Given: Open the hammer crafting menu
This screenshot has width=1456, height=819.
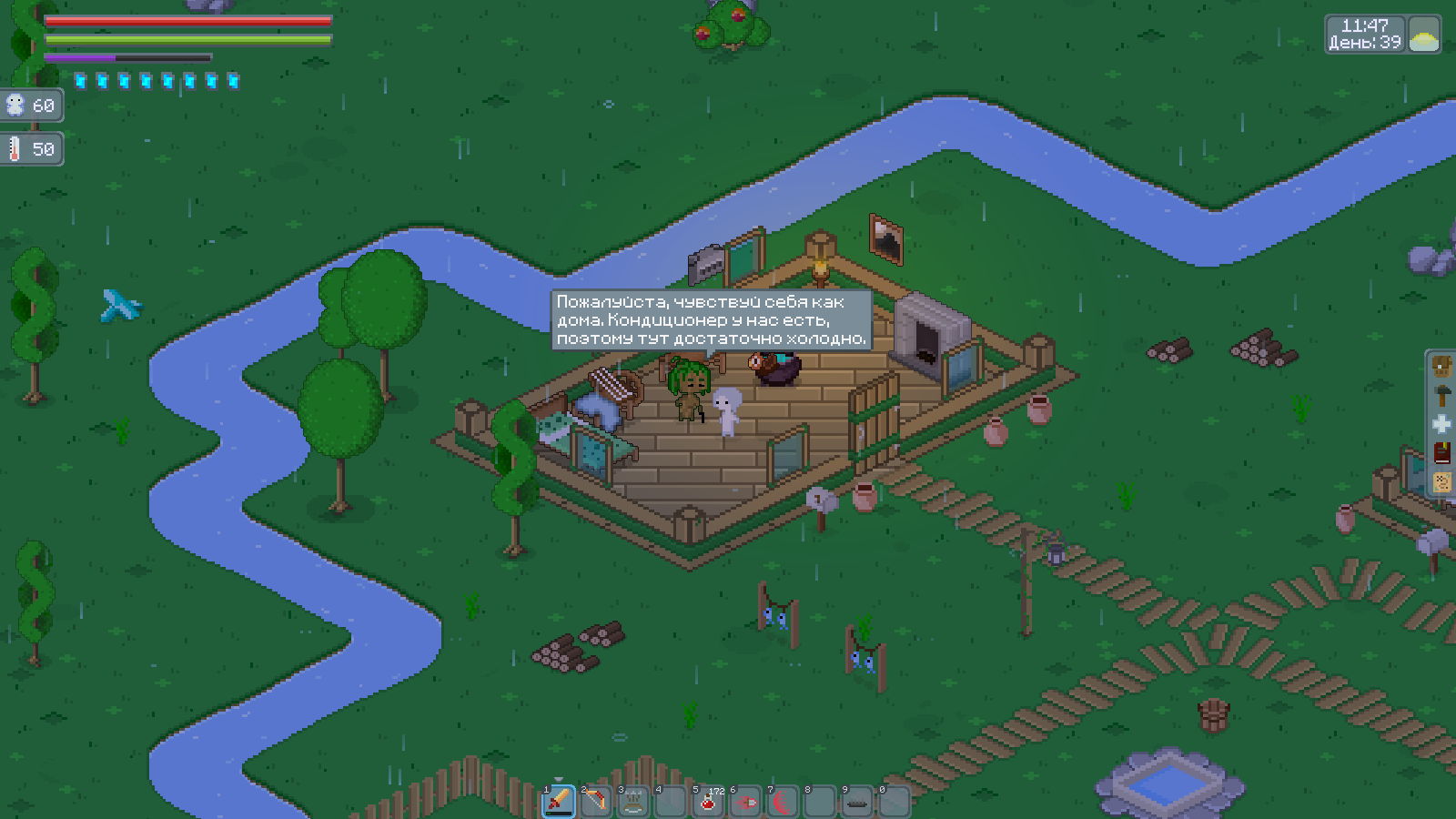Looking at the screenshot, I should [1441, 396].
